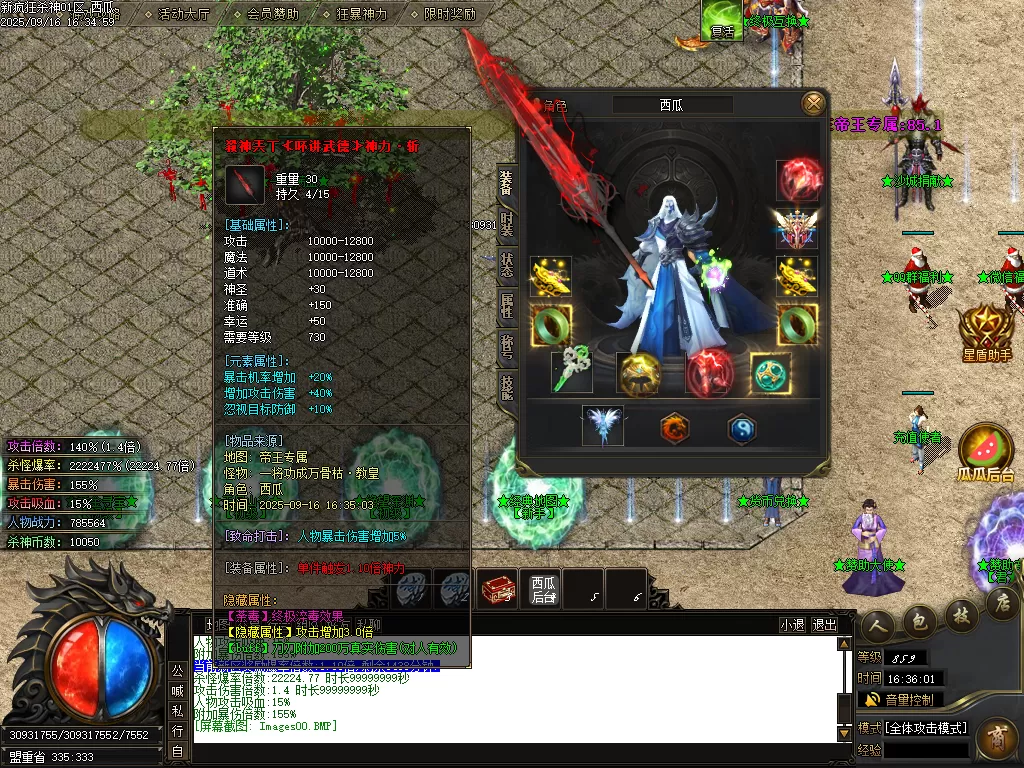
Task: Select the winged crest medal equipment slot
Action: (x=797, y=228)
